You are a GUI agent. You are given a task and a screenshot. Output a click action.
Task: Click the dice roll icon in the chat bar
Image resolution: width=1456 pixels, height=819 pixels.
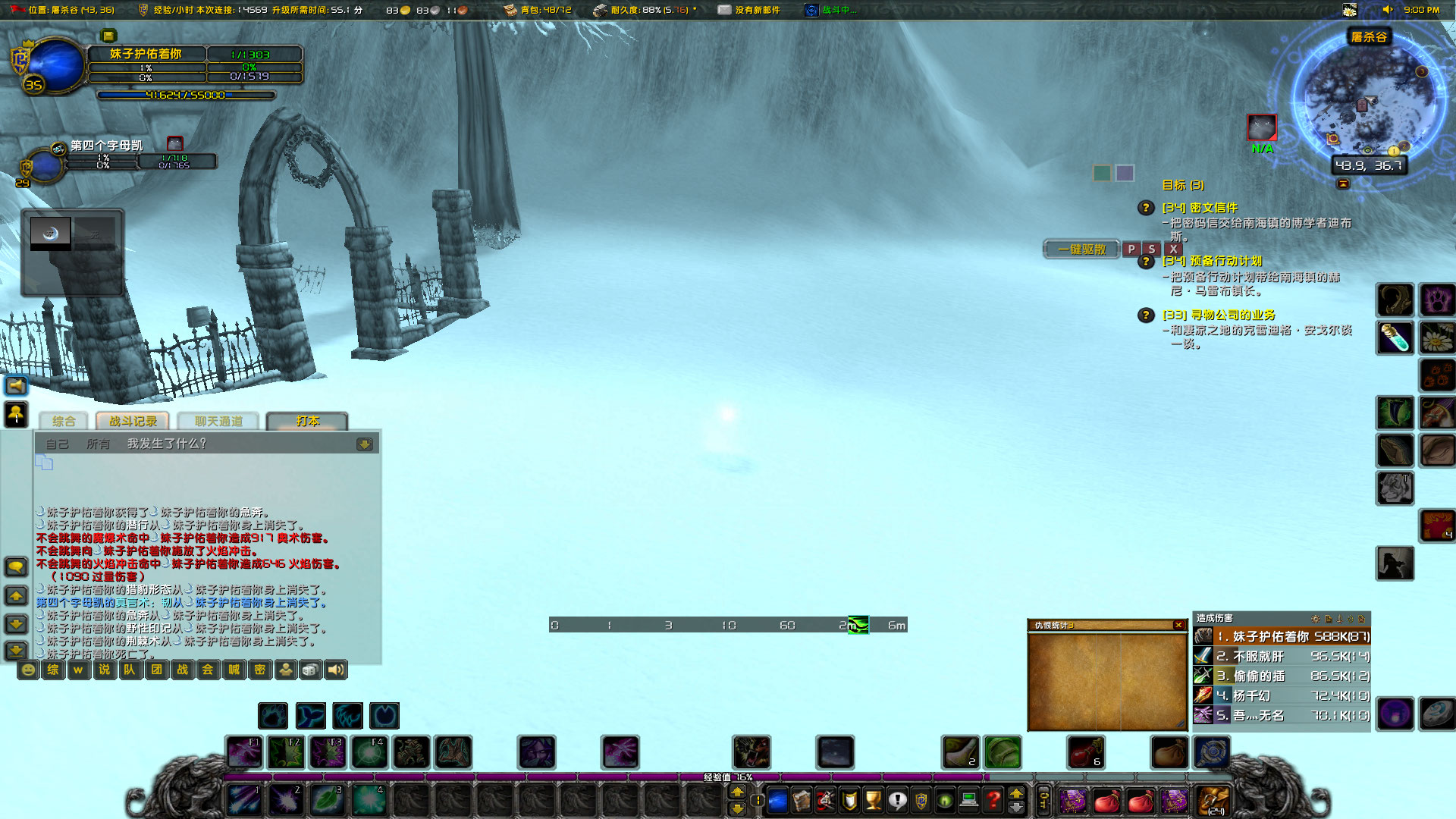tap(310, 670)
